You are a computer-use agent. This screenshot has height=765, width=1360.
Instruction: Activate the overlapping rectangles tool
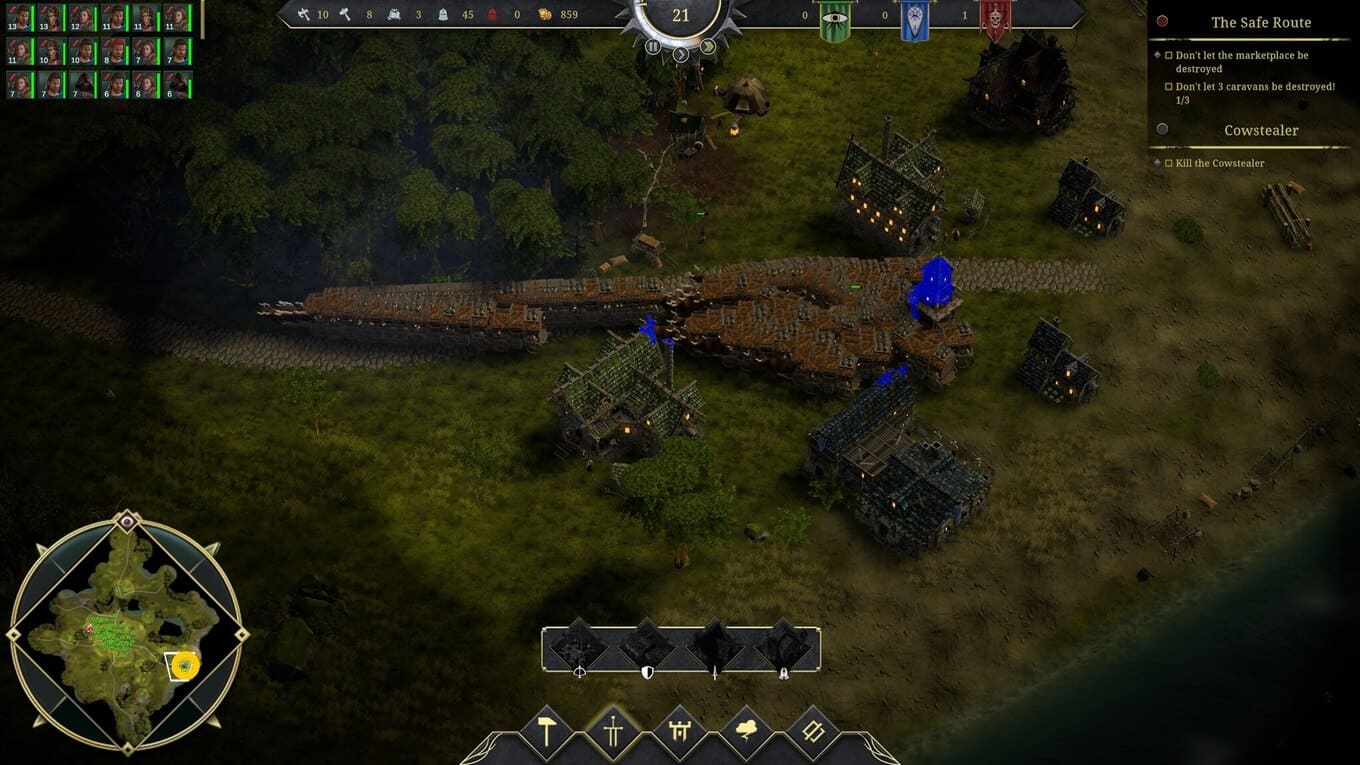(812, 731)
